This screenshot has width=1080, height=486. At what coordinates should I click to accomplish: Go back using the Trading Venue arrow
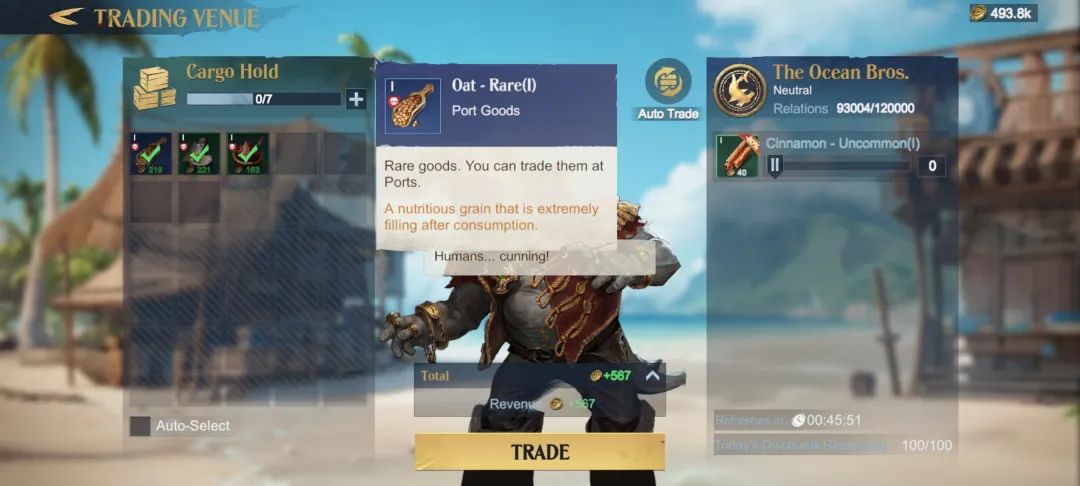pyautogui.click(x=66, y=17)
